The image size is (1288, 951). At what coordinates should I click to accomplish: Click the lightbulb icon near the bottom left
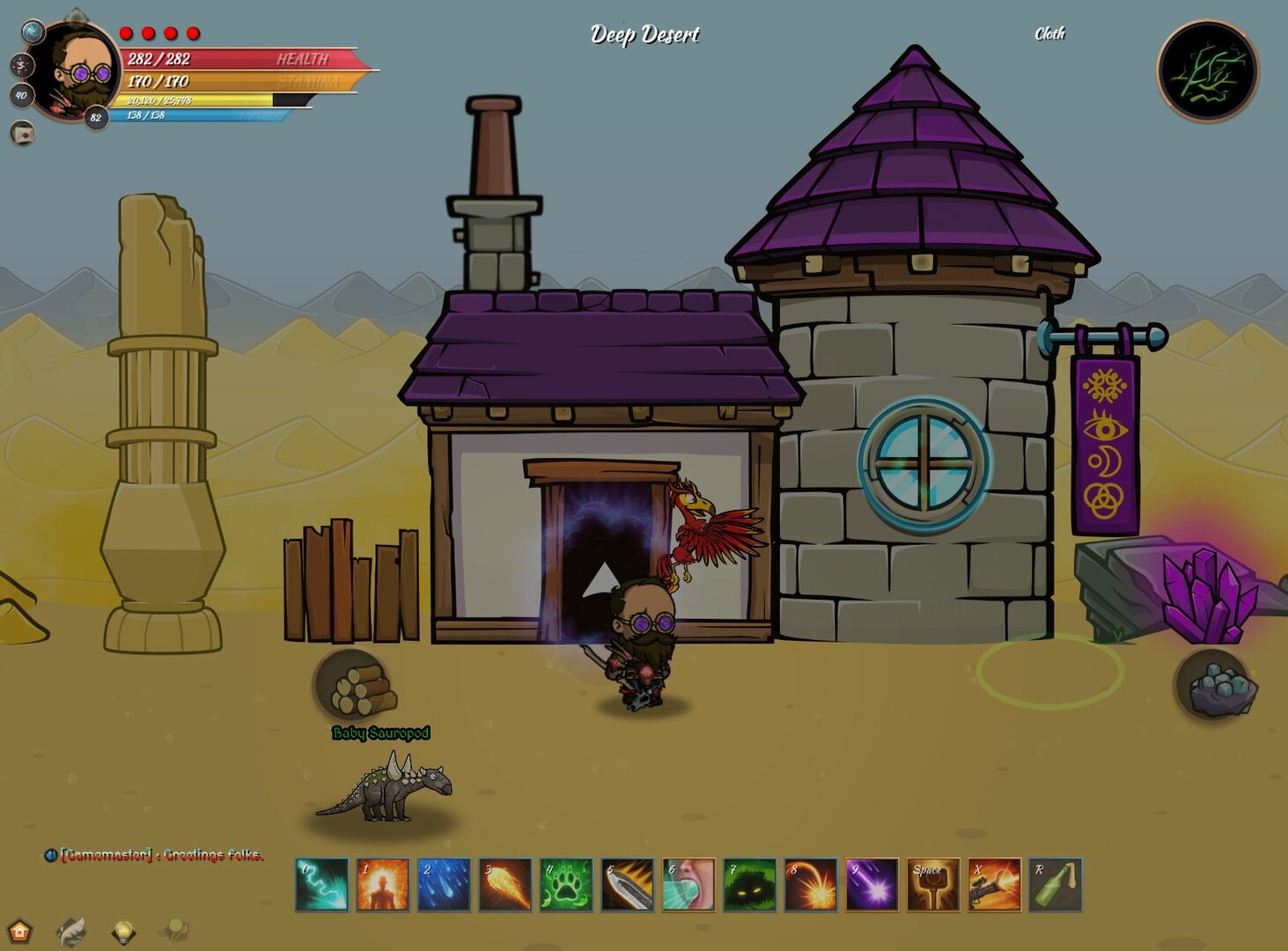tap(123, 931)
